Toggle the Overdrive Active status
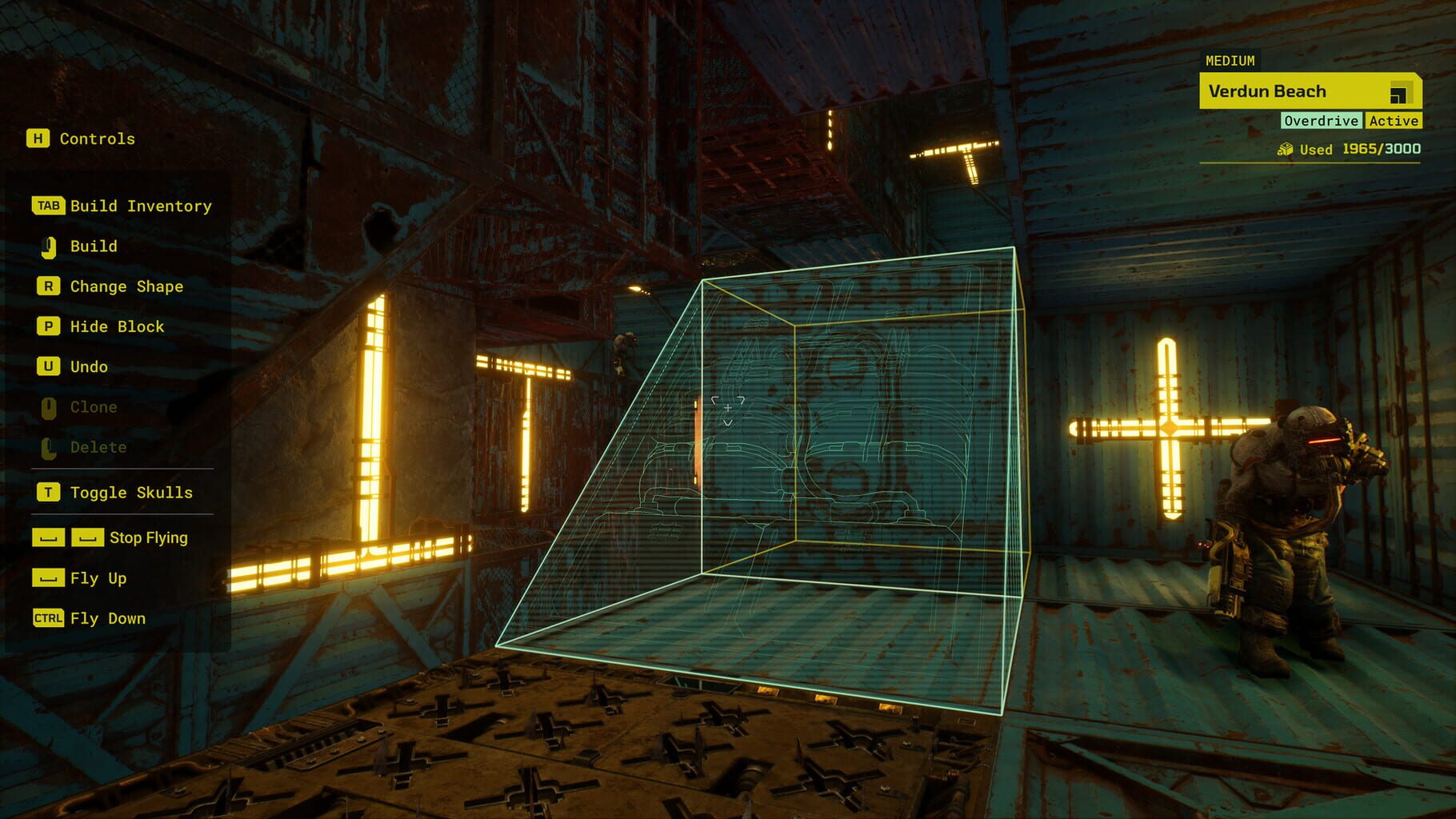Image resolution: width=1456 pixels, height=819 pixels. tap(1351, 121)
